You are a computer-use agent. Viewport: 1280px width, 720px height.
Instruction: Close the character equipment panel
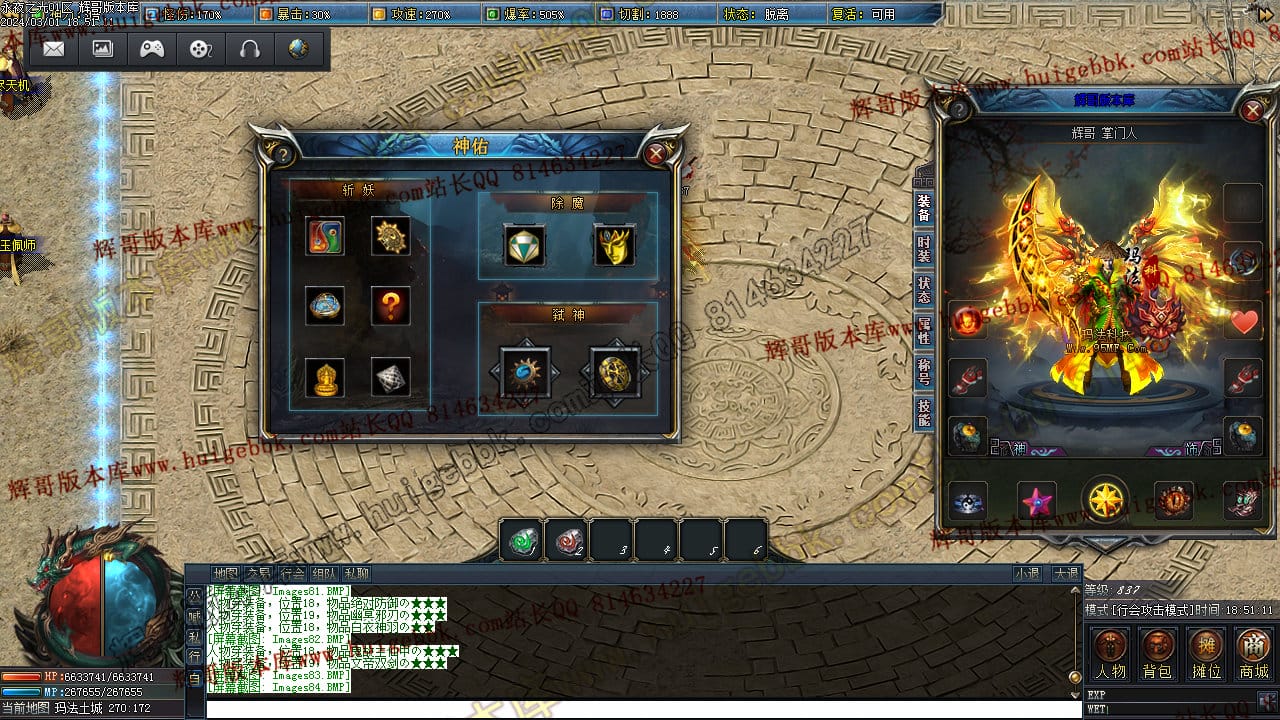coord(1252,108)
